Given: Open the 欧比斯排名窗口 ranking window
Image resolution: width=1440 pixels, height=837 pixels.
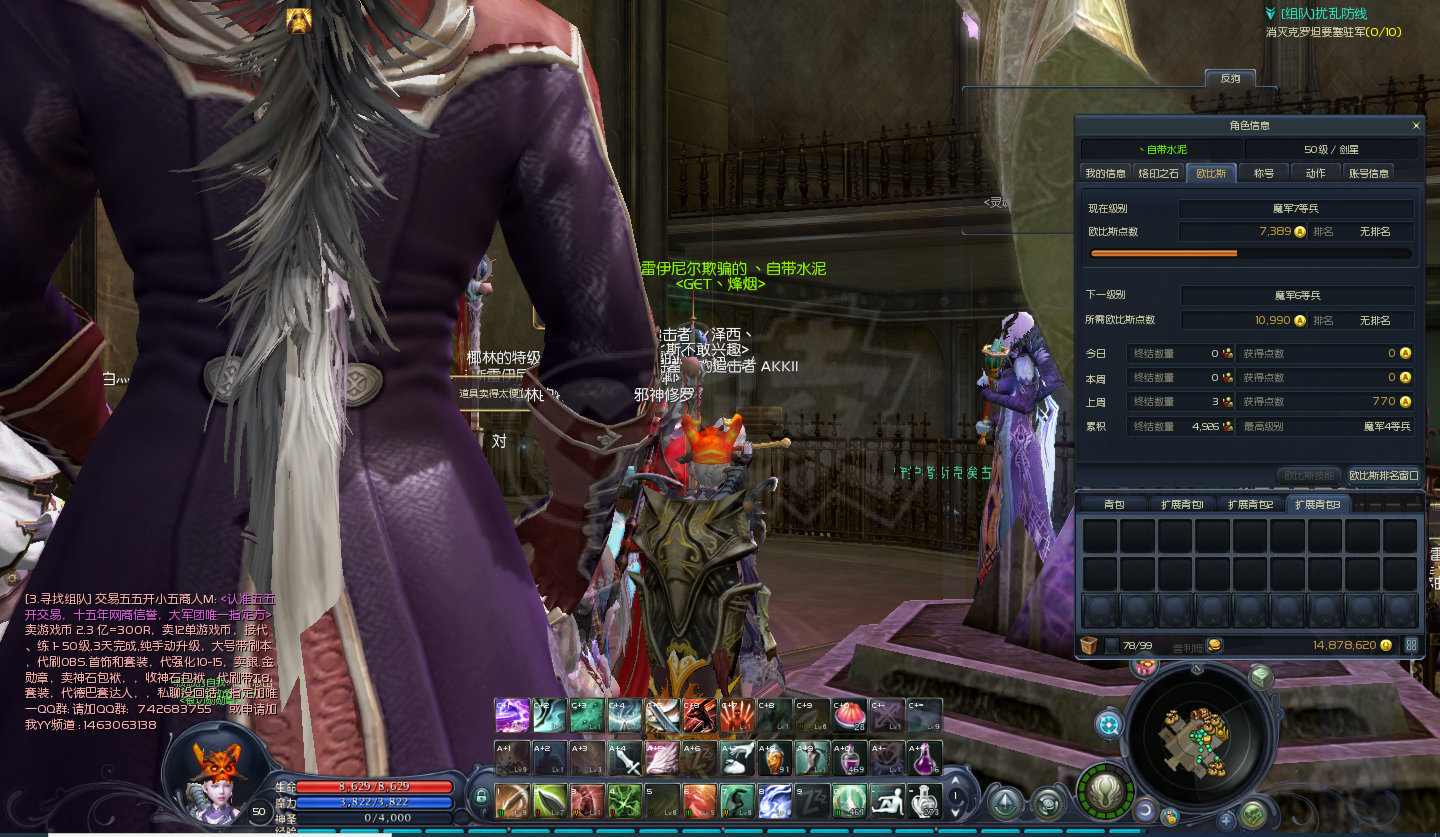Looking at the screenshot, I should point(1384,475).
